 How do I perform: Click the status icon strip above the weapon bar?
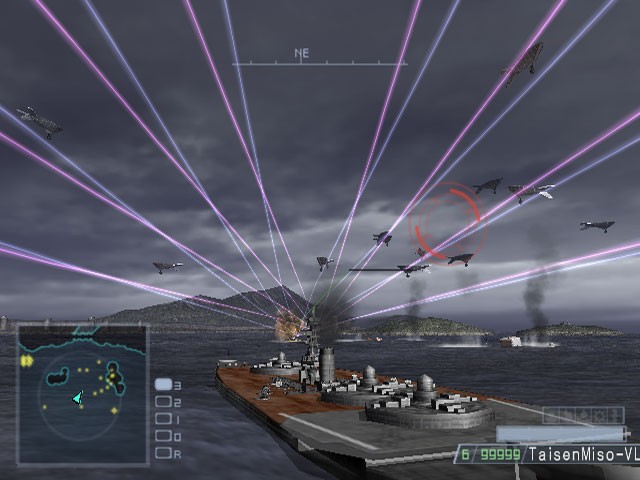582,415
